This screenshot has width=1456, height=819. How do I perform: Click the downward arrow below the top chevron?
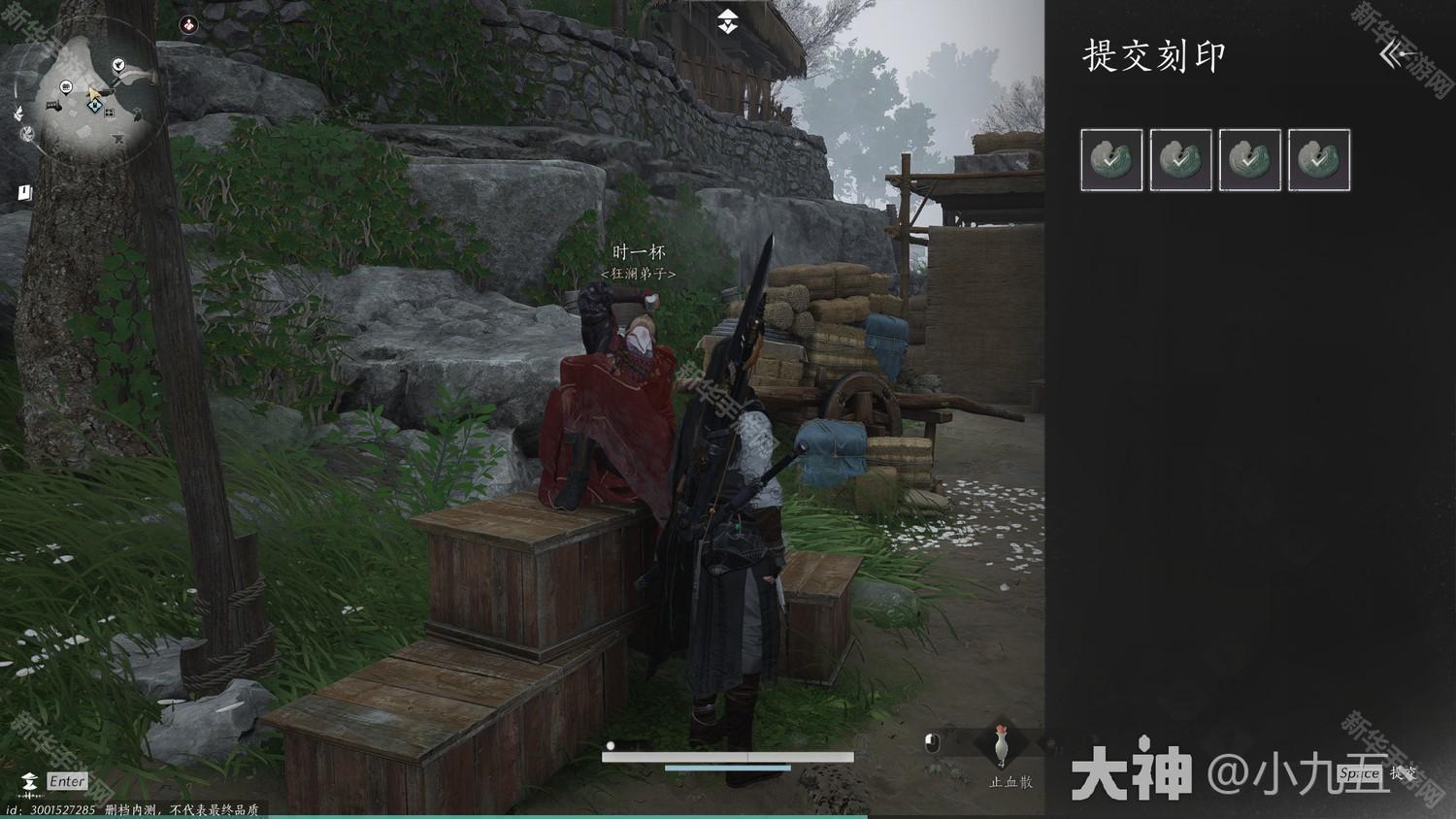tap(728, 28)
